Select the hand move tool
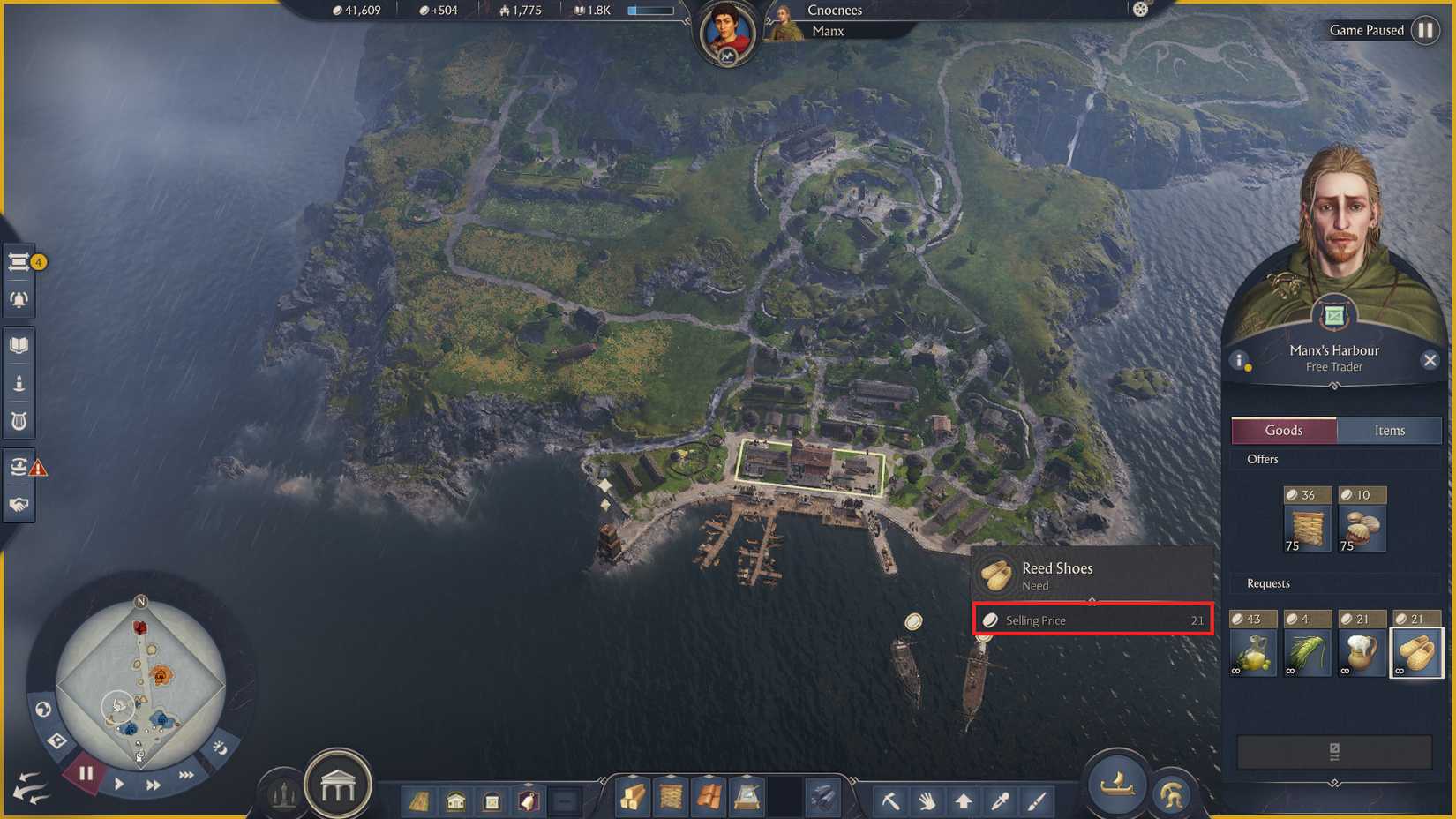 [x=927, y=801]
